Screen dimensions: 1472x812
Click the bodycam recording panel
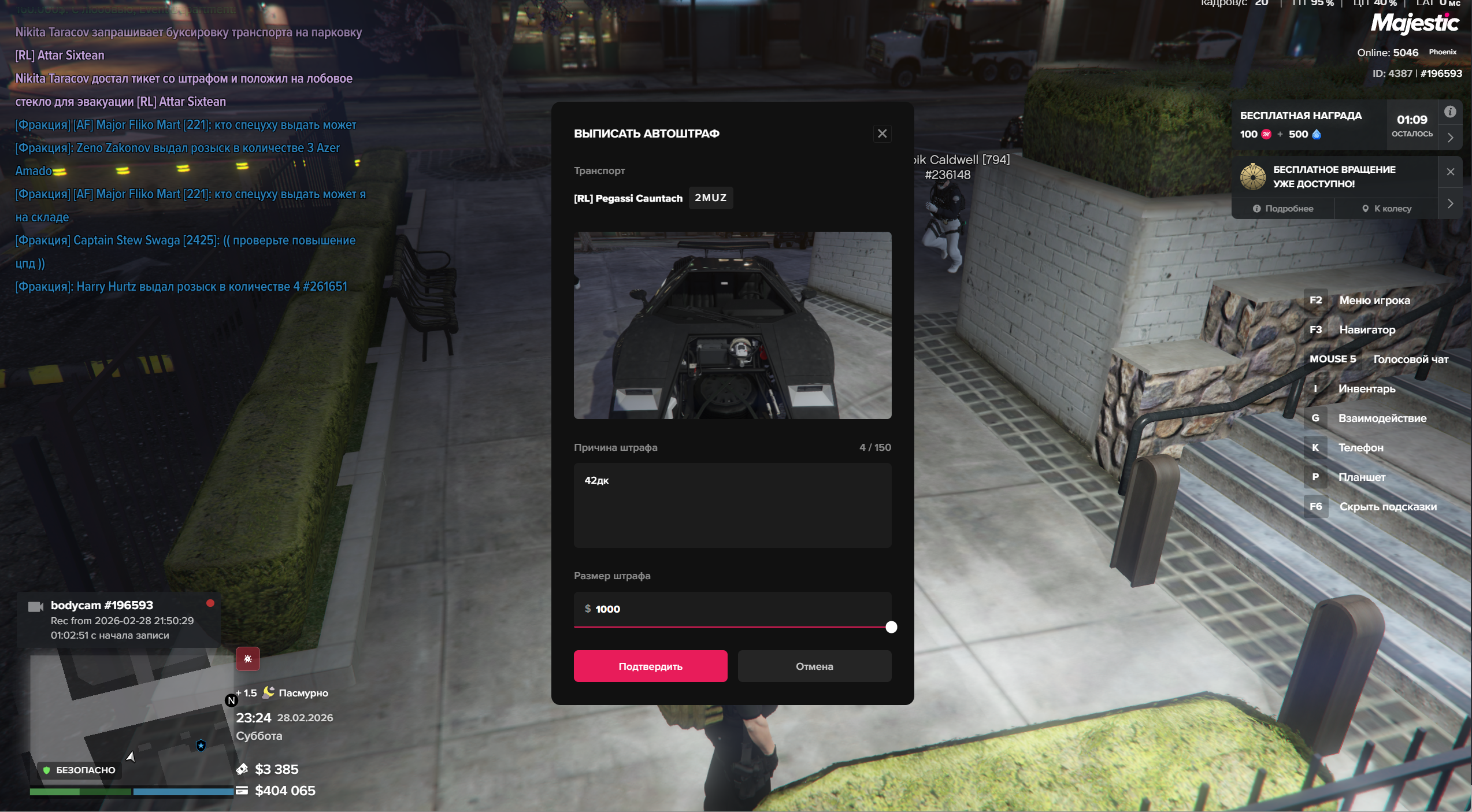pos(118,620)
